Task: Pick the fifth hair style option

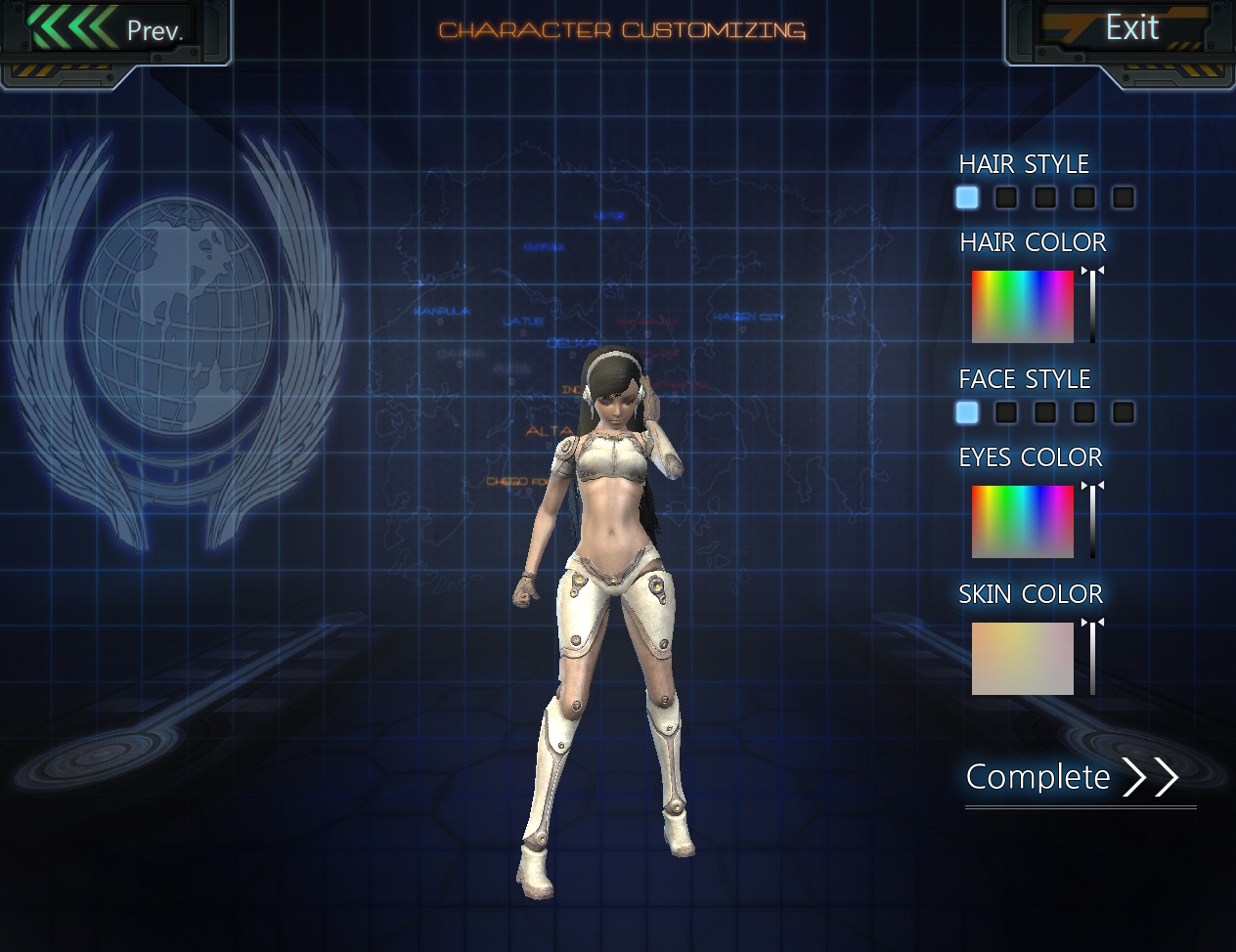Action: tap(1124, 197)
